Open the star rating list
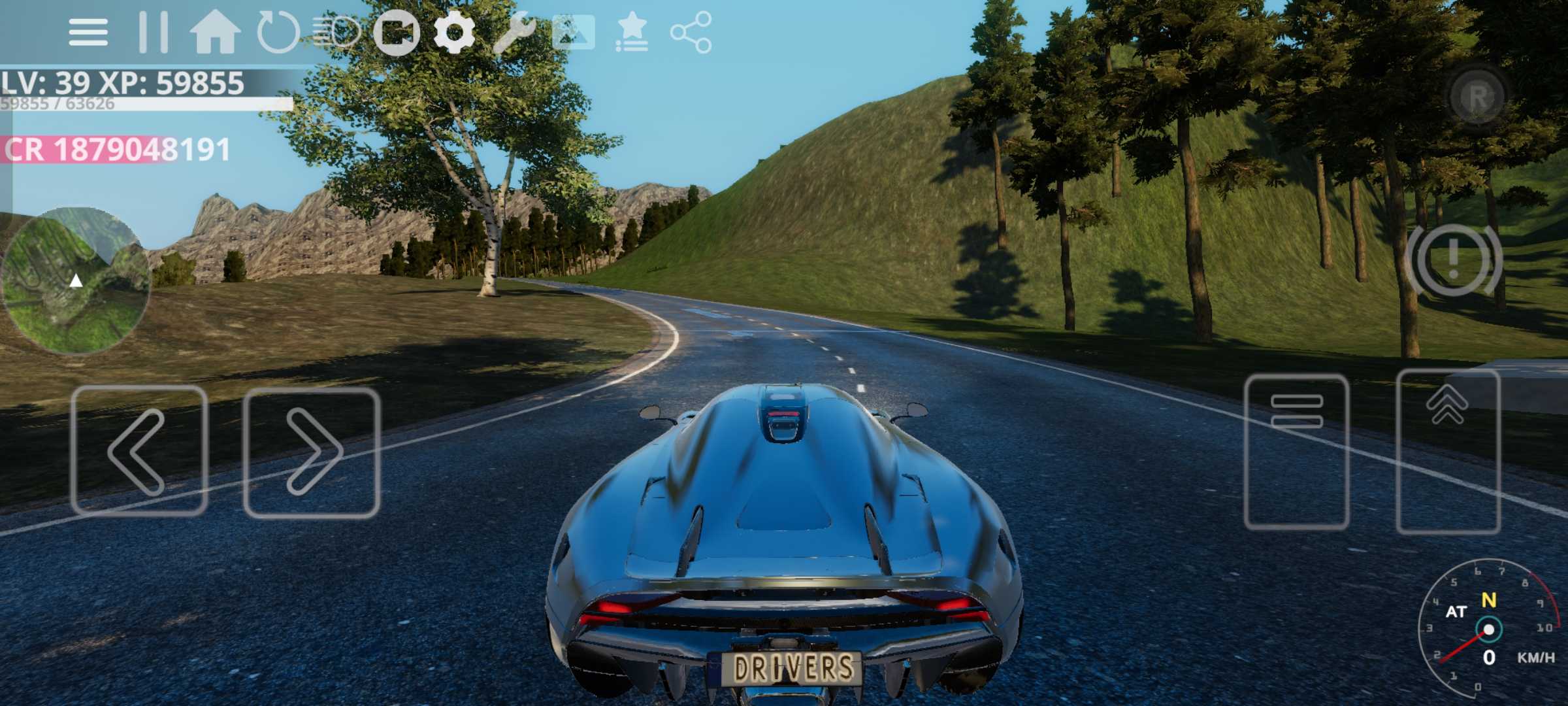 tap(632, 32)
